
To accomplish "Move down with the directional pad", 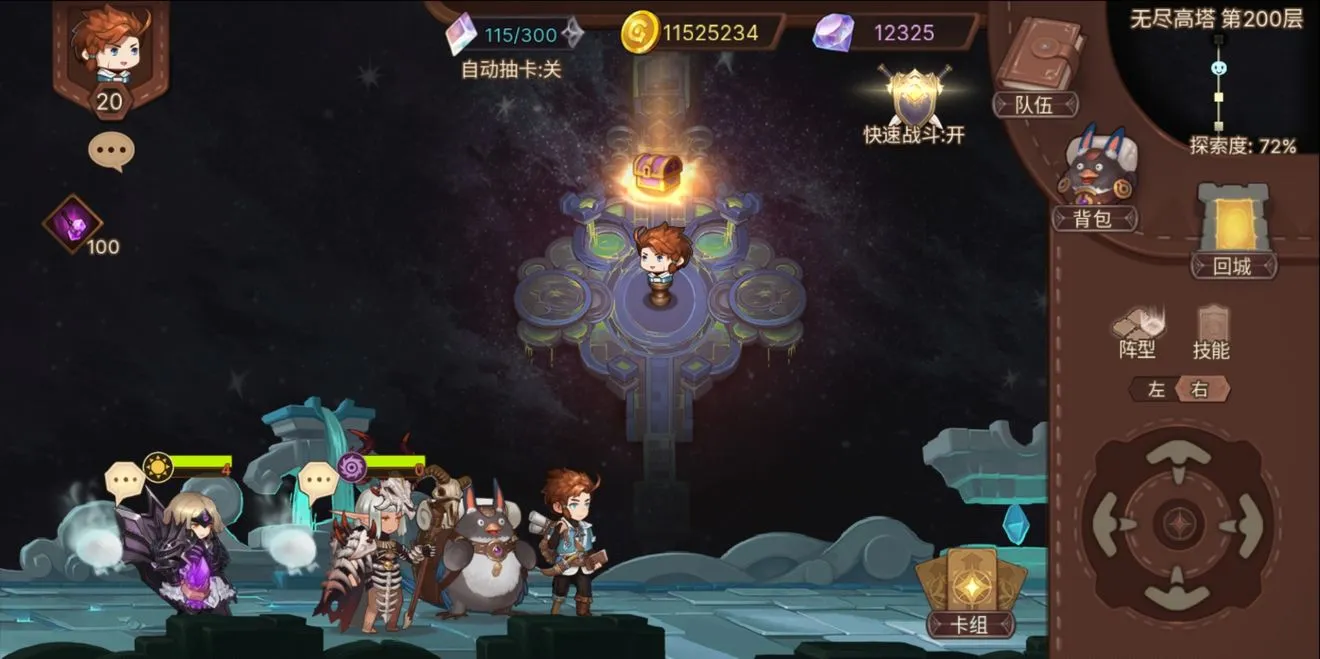I will pos(1176,595).
